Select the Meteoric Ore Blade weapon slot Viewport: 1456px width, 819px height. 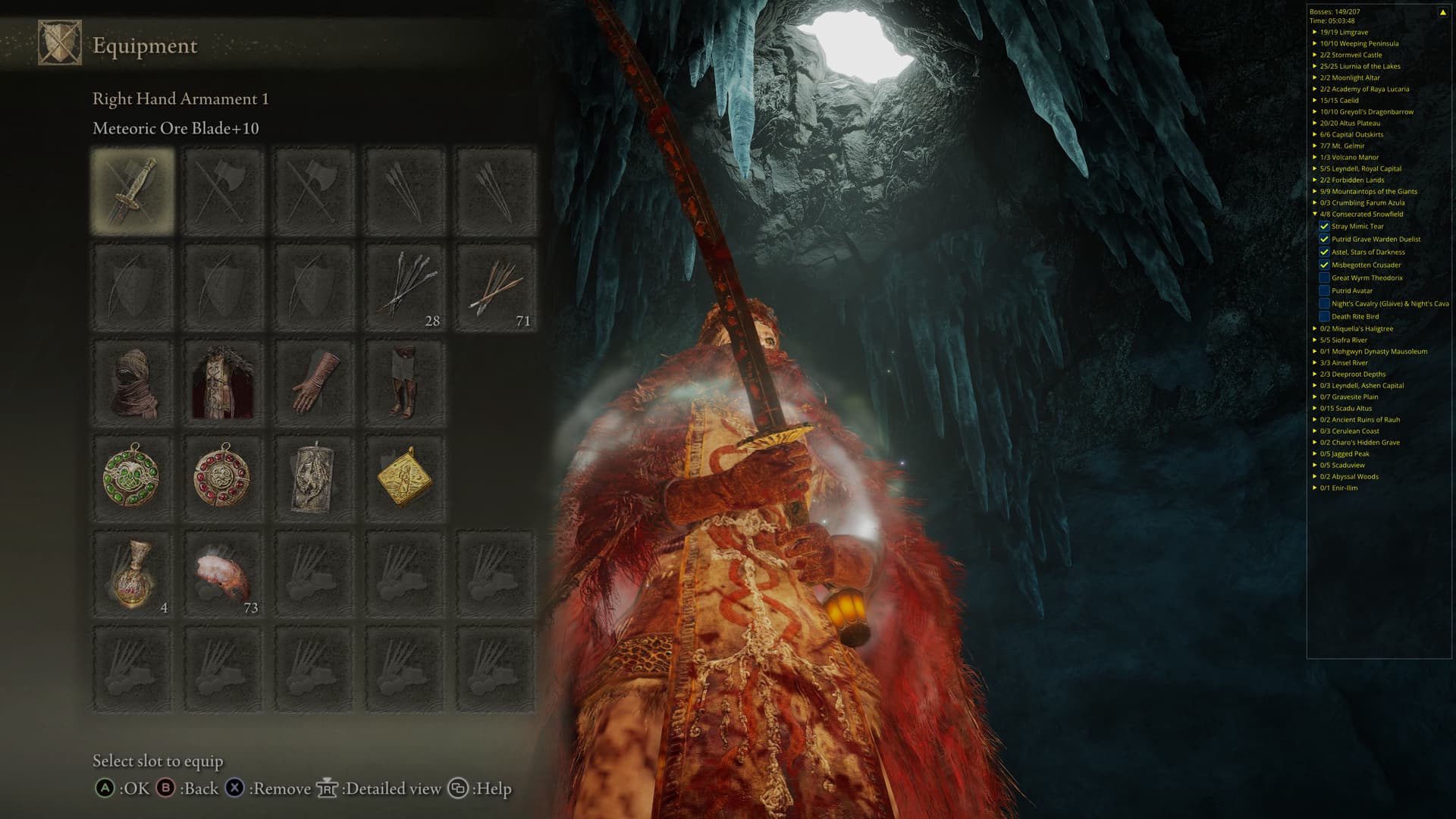(x=133, y=190)
